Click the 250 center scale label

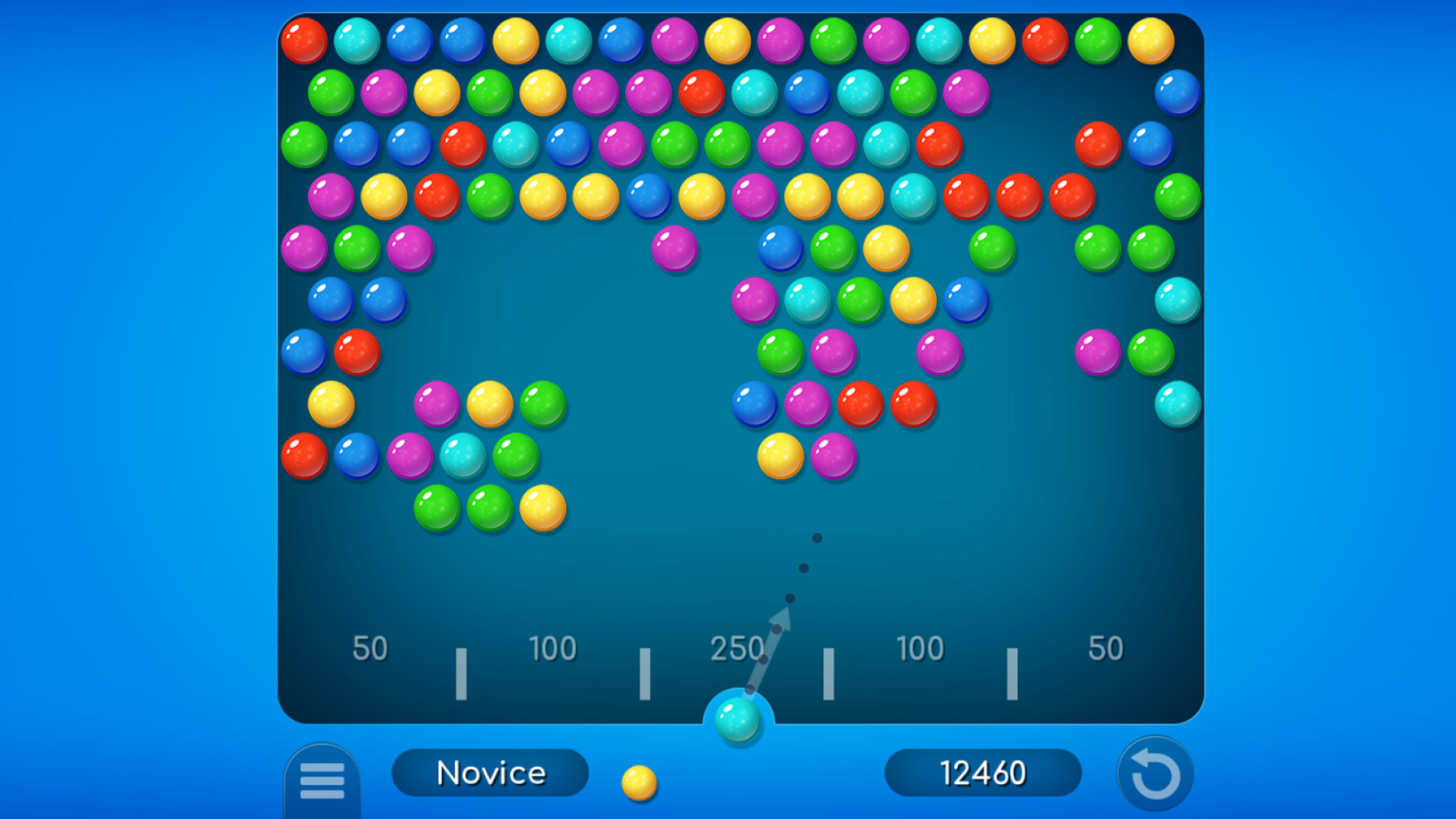pos(736,648)
